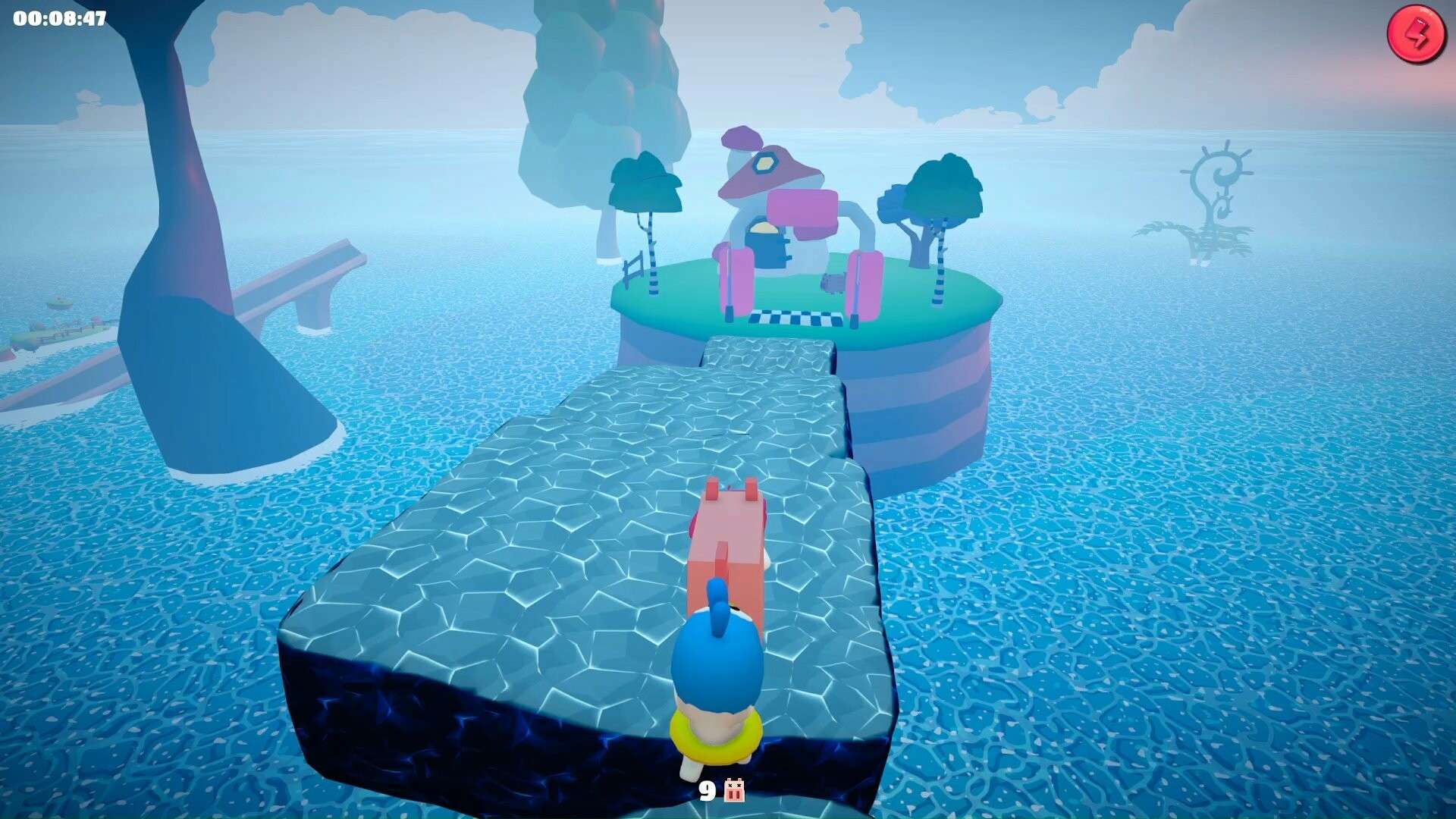
Task: Tap the red lightning bolt button
Action: pos(1415,35)
